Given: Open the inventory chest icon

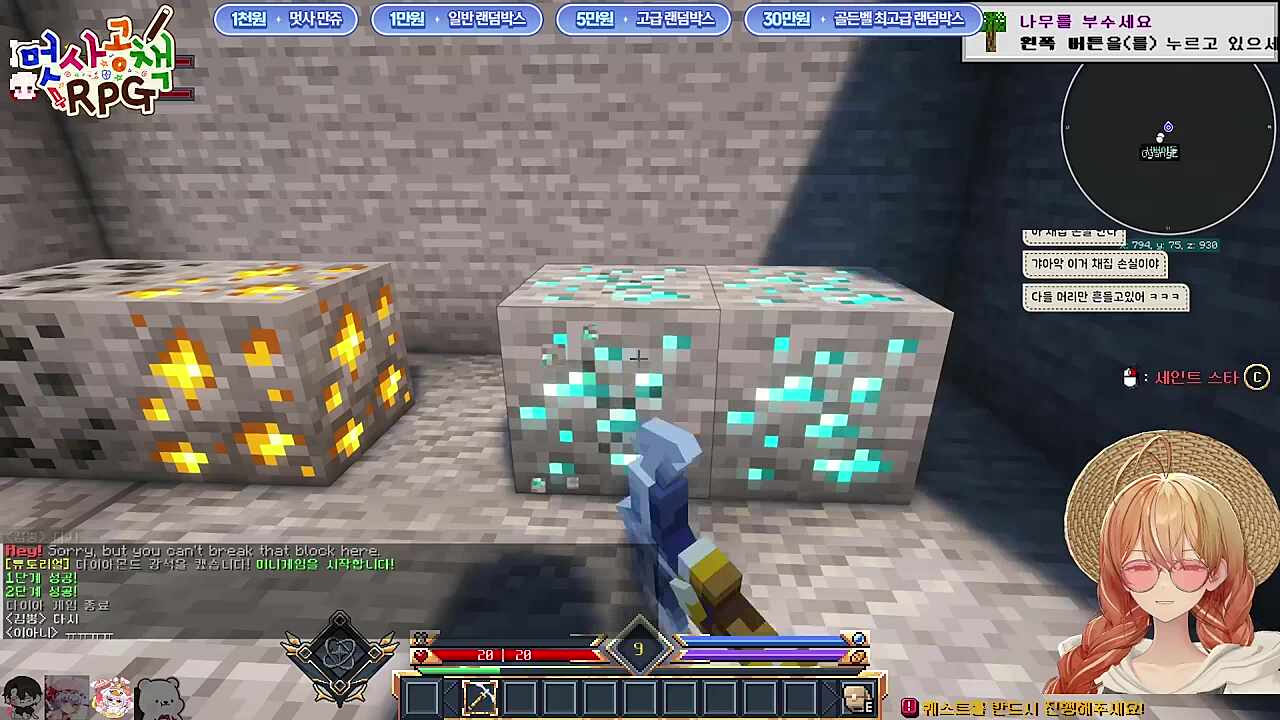Looking at the screenshot, I should [854, 697].
